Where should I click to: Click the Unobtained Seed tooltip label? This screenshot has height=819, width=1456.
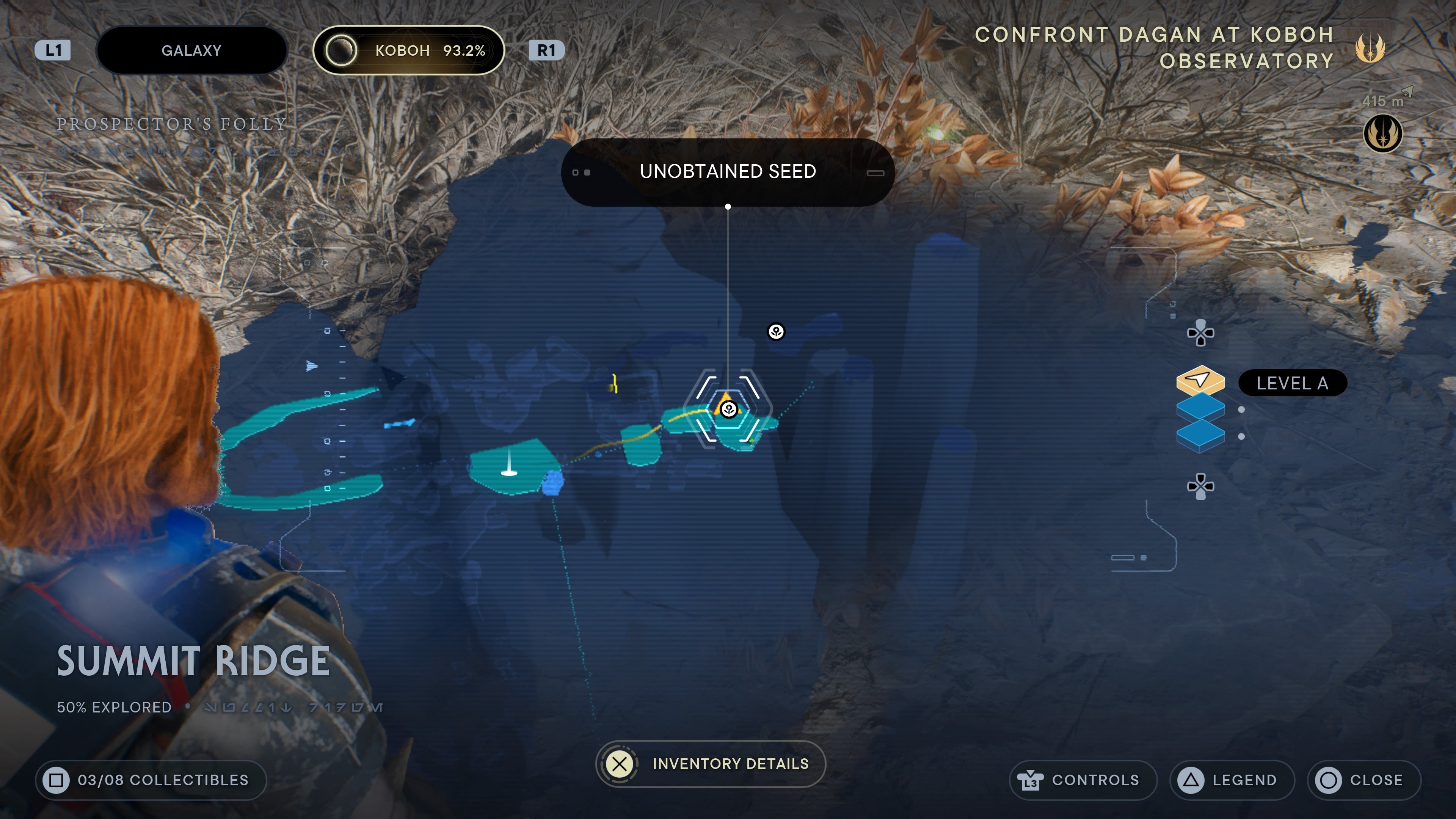click(728, 171)
